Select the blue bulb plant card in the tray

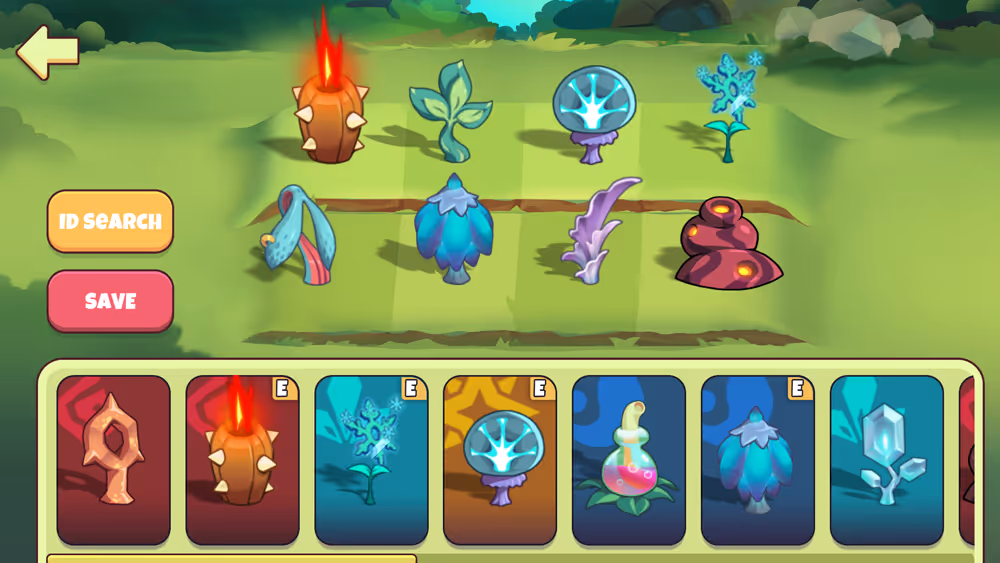(758, 460)
